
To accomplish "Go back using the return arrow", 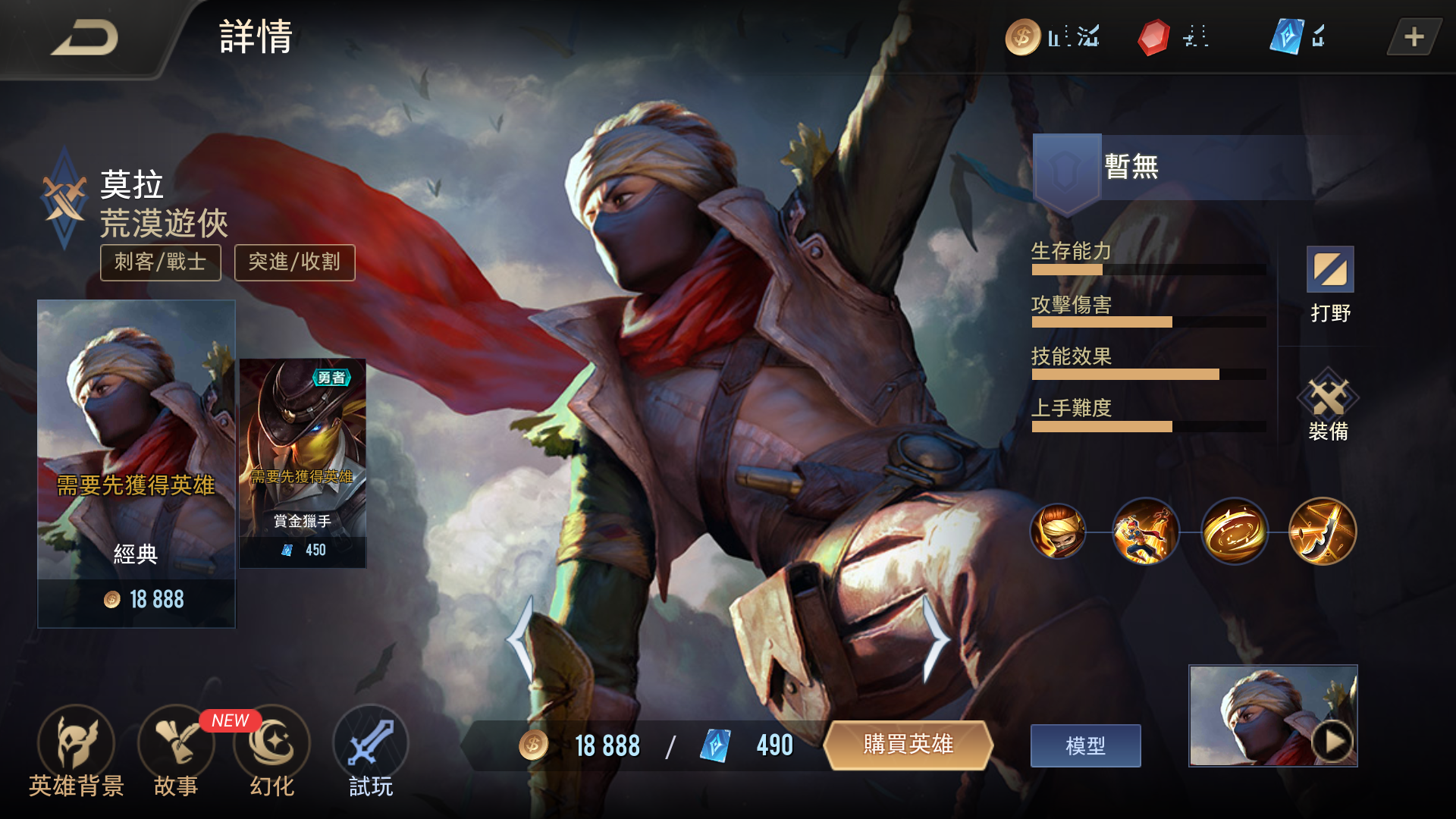I will pyautogui.click(x=83, y=38).
